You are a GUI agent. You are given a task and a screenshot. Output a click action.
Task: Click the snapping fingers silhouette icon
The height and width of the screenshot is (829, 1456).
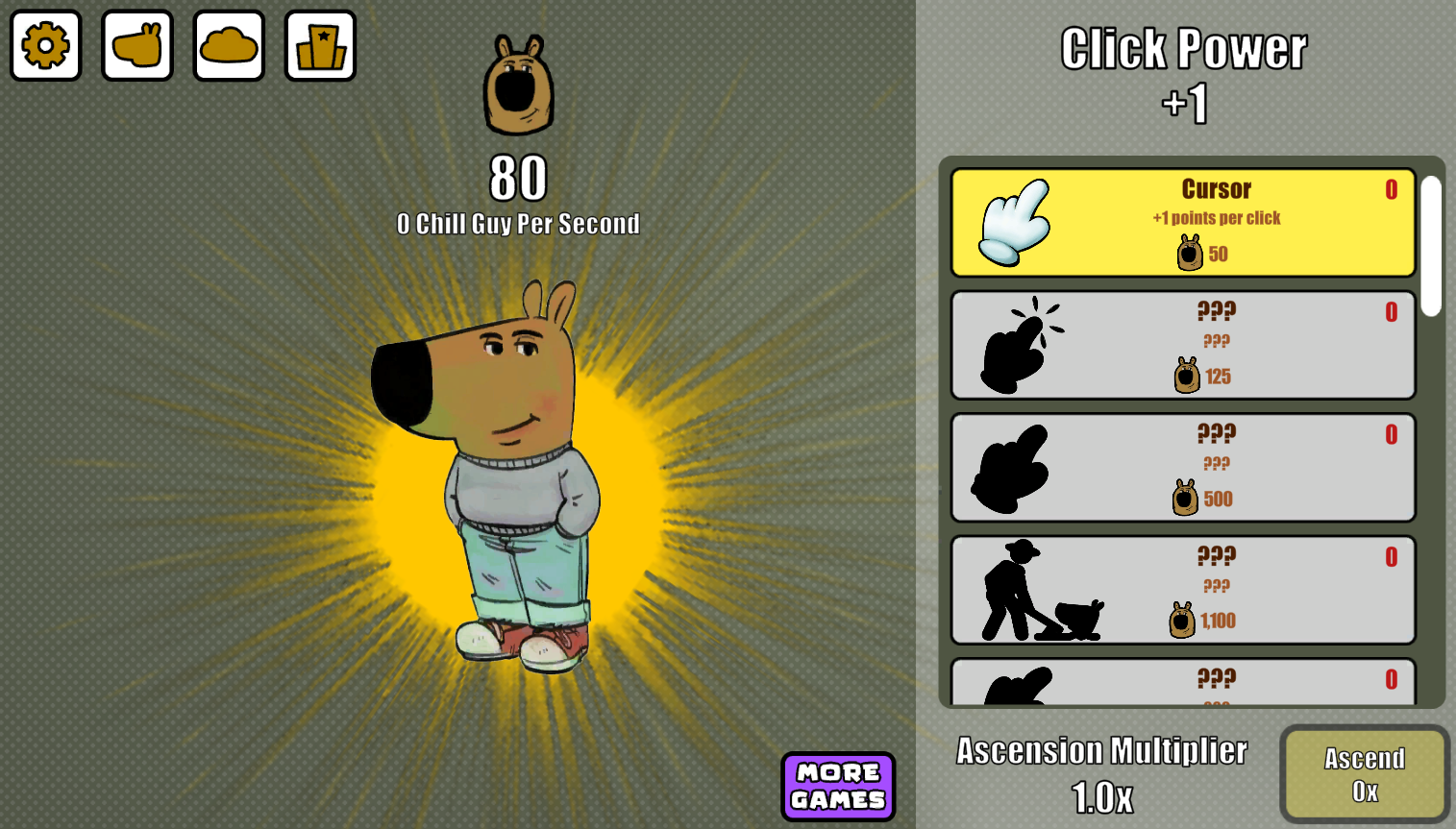pyautogui.click(x=1019, y=343)
